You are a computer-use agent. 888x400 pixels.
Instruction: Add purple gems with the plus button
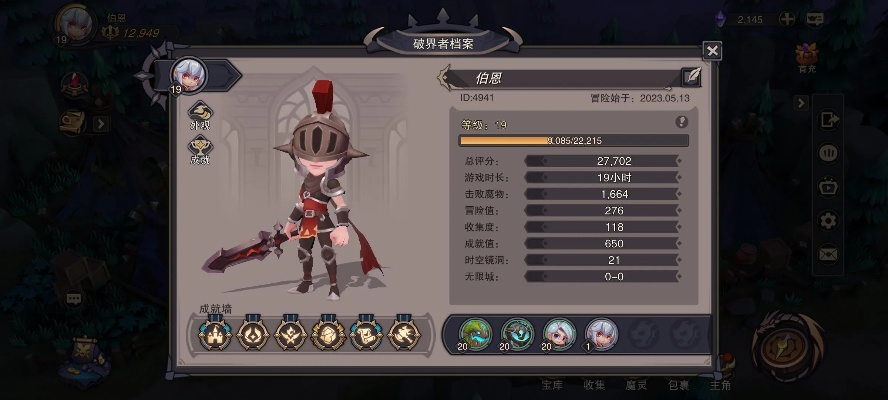coord(787,19)
